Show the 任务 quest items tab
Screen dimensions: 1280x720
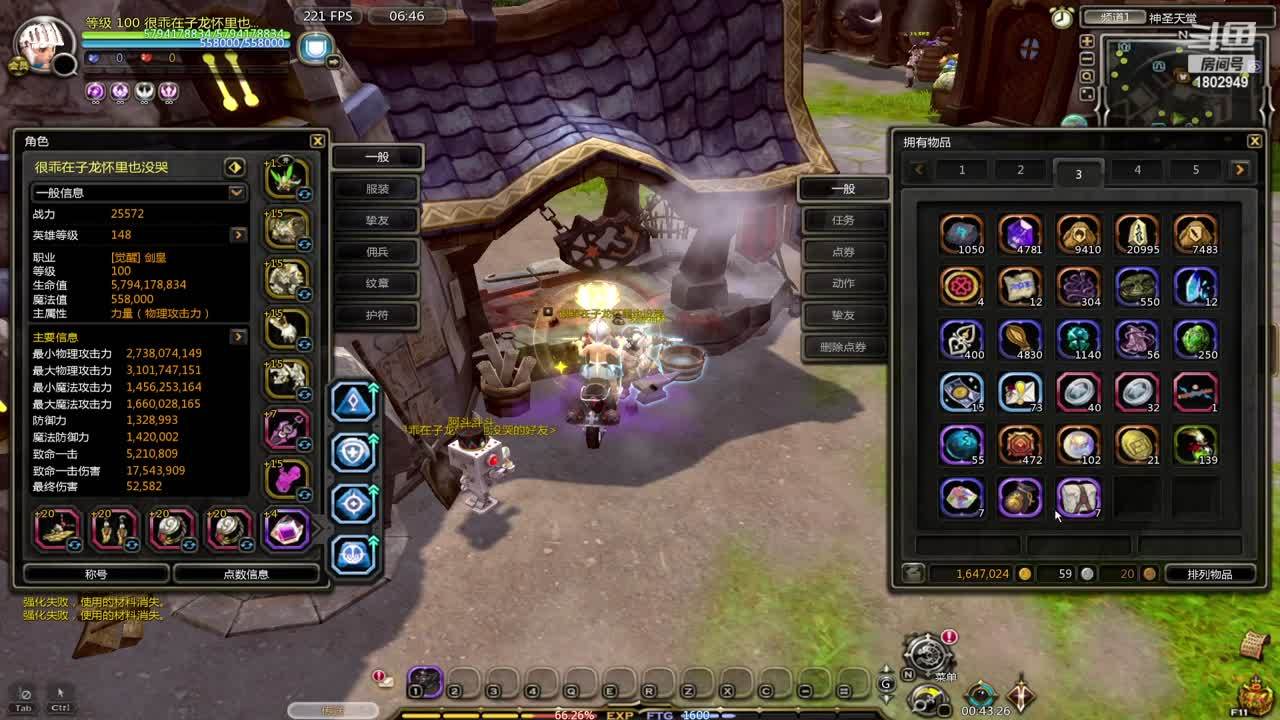[843, 220]
